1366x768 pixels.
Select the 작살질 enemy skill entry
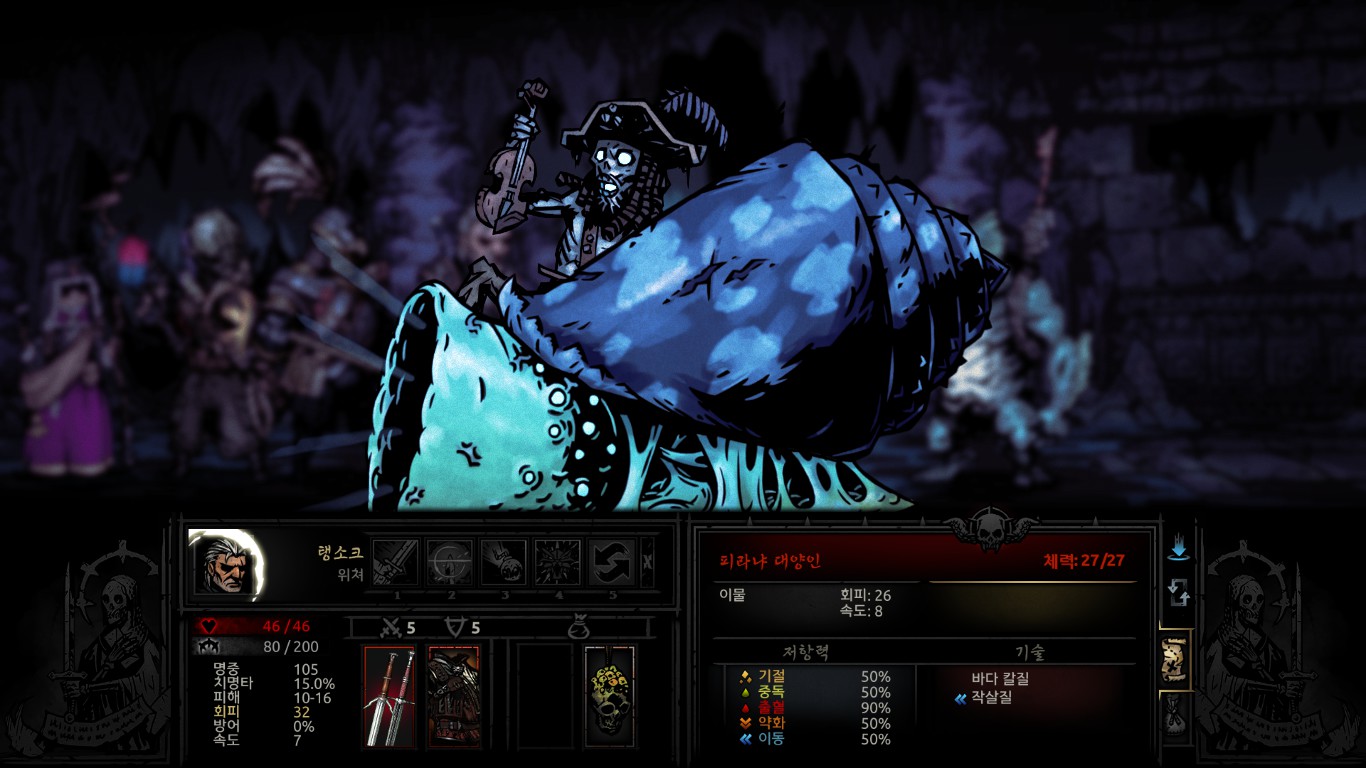click(991, 697)
